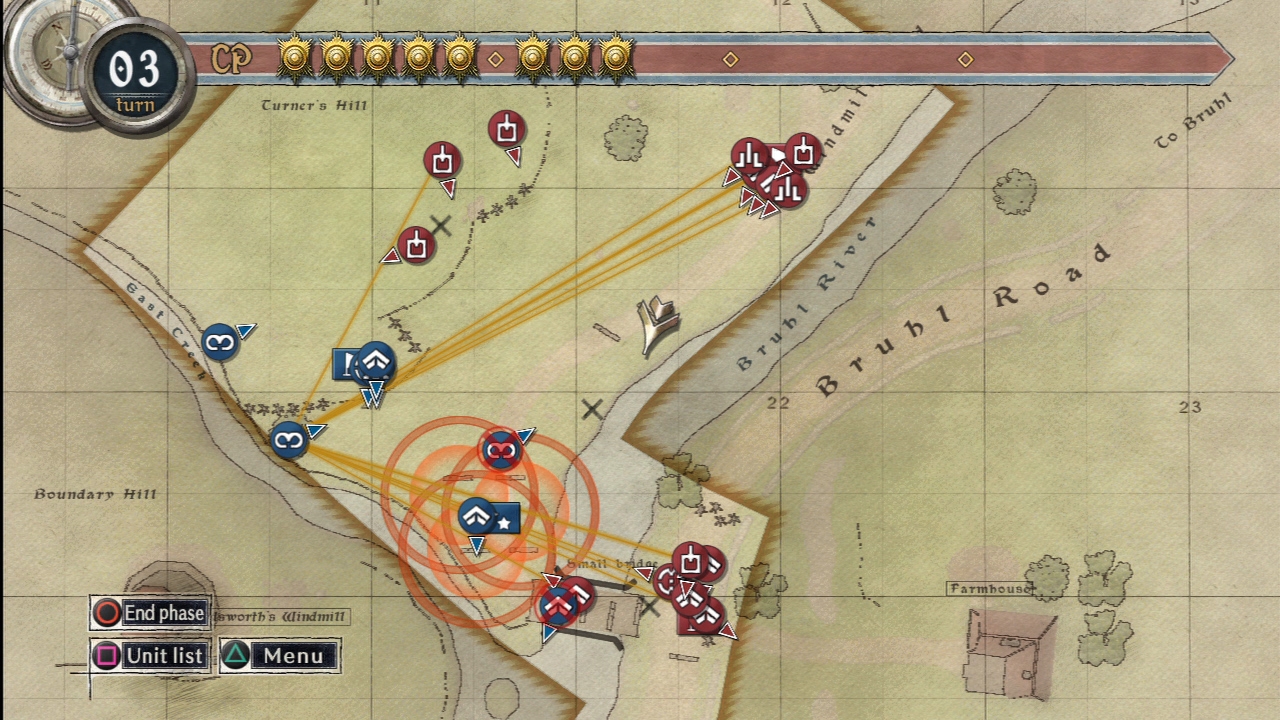The height and width of the screenshot is (720, 1280).
Task: Pick the blue loop-symbol unit beside East Creek label
Action: tap(220, 343)
